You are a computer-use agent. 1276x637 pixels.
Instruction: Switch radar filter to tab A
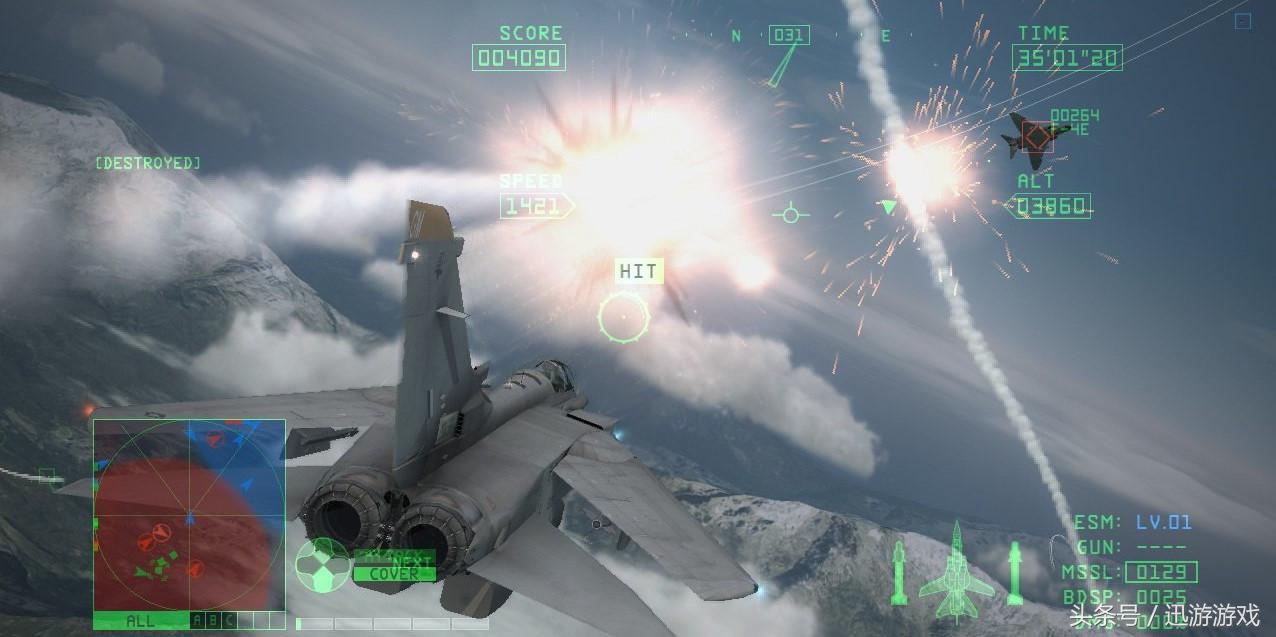pyautogui.click(x=197, y=621)
